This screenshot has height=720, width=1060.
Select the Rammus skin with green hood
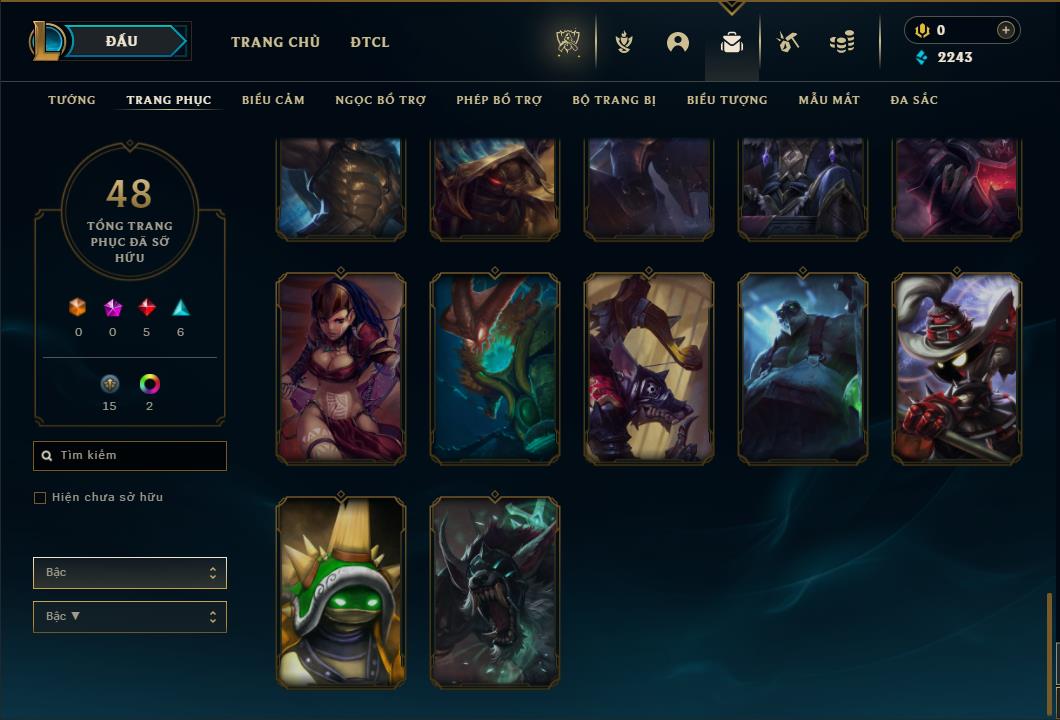coord(341,592)
